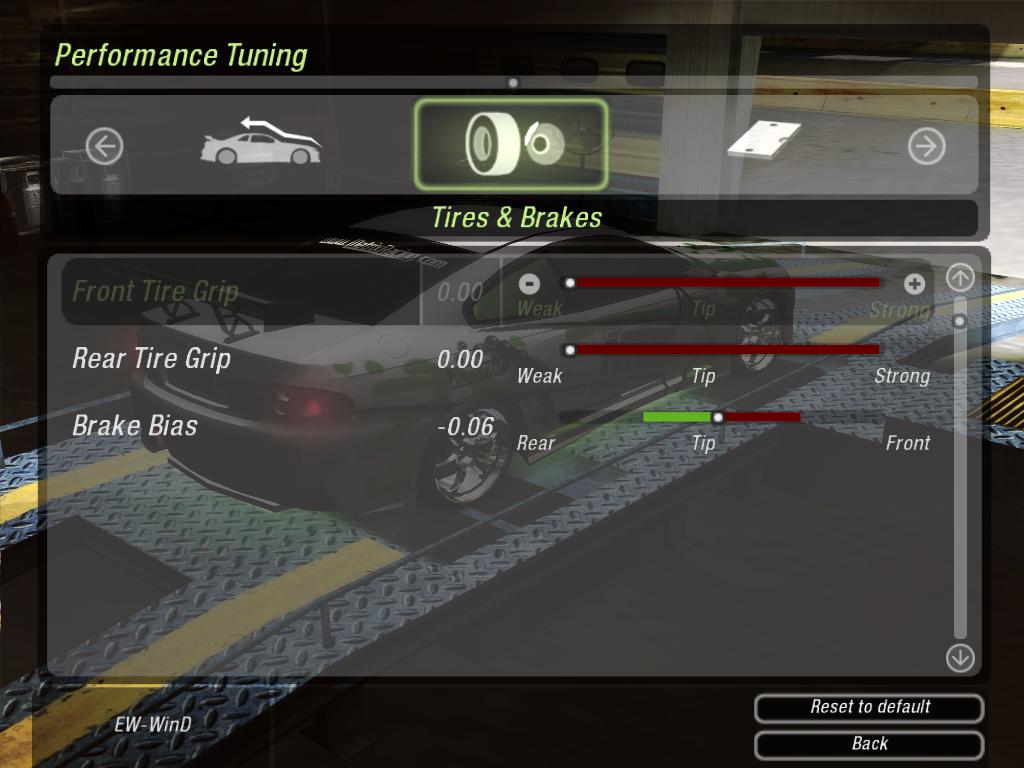
Task: Switch to the white plate tuning category
Action: click(x=764, y=141)
